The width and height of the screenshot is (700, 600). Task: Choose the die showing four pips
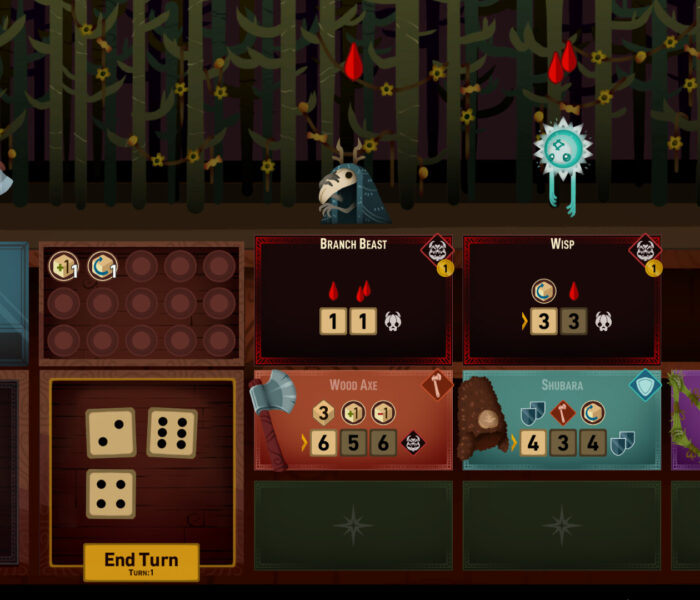pyautogui.click(x=111, y=494)
